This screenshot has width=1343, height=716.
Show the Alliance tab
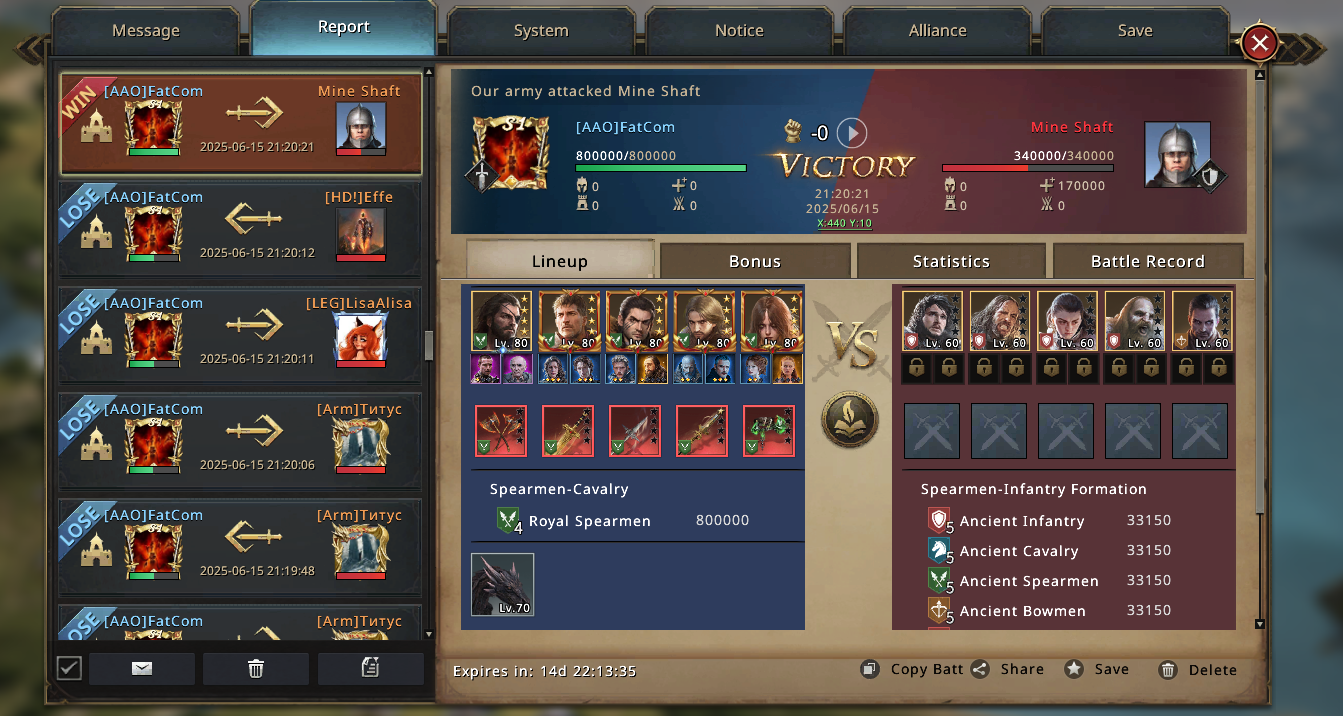click(x=937, y=31)
